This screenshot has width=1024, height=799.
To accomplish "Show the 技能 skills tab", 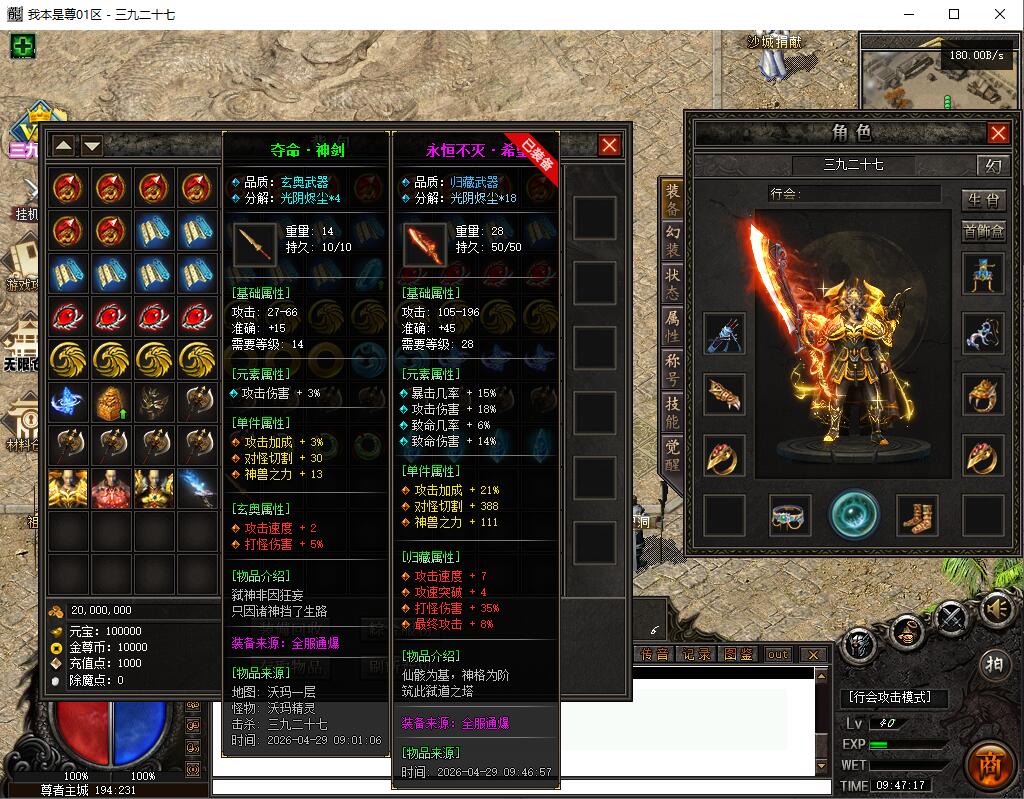I will pos(673,413).
